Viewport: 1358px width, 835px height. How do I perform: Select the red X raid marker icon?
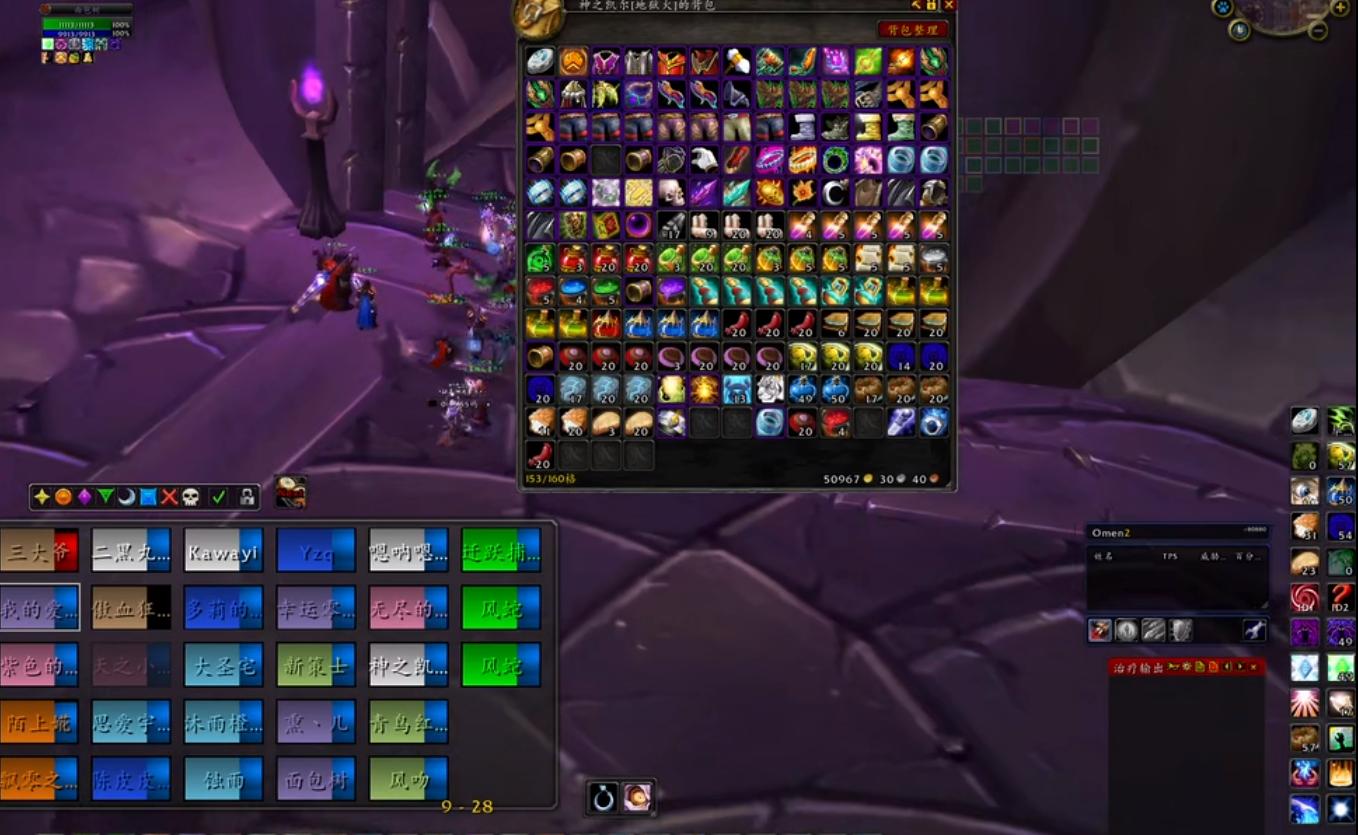pyautogui.click(x=168, y=495)
